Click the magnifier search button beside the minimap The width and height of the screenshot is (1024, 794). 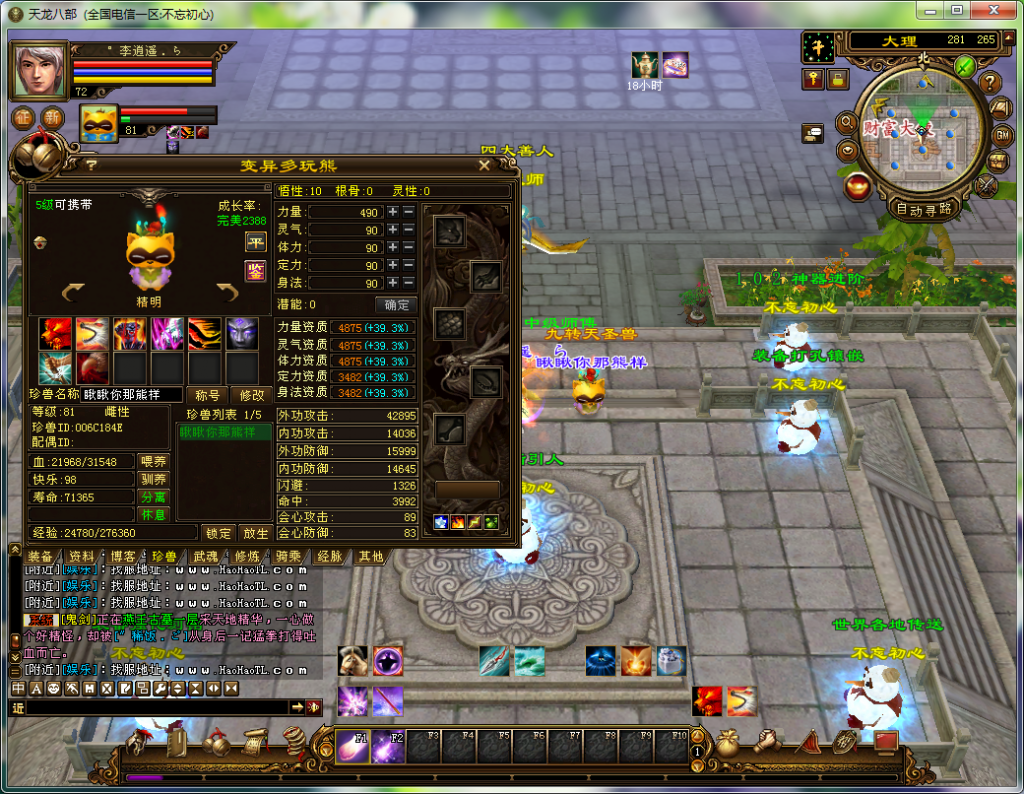tap(846, 124)
